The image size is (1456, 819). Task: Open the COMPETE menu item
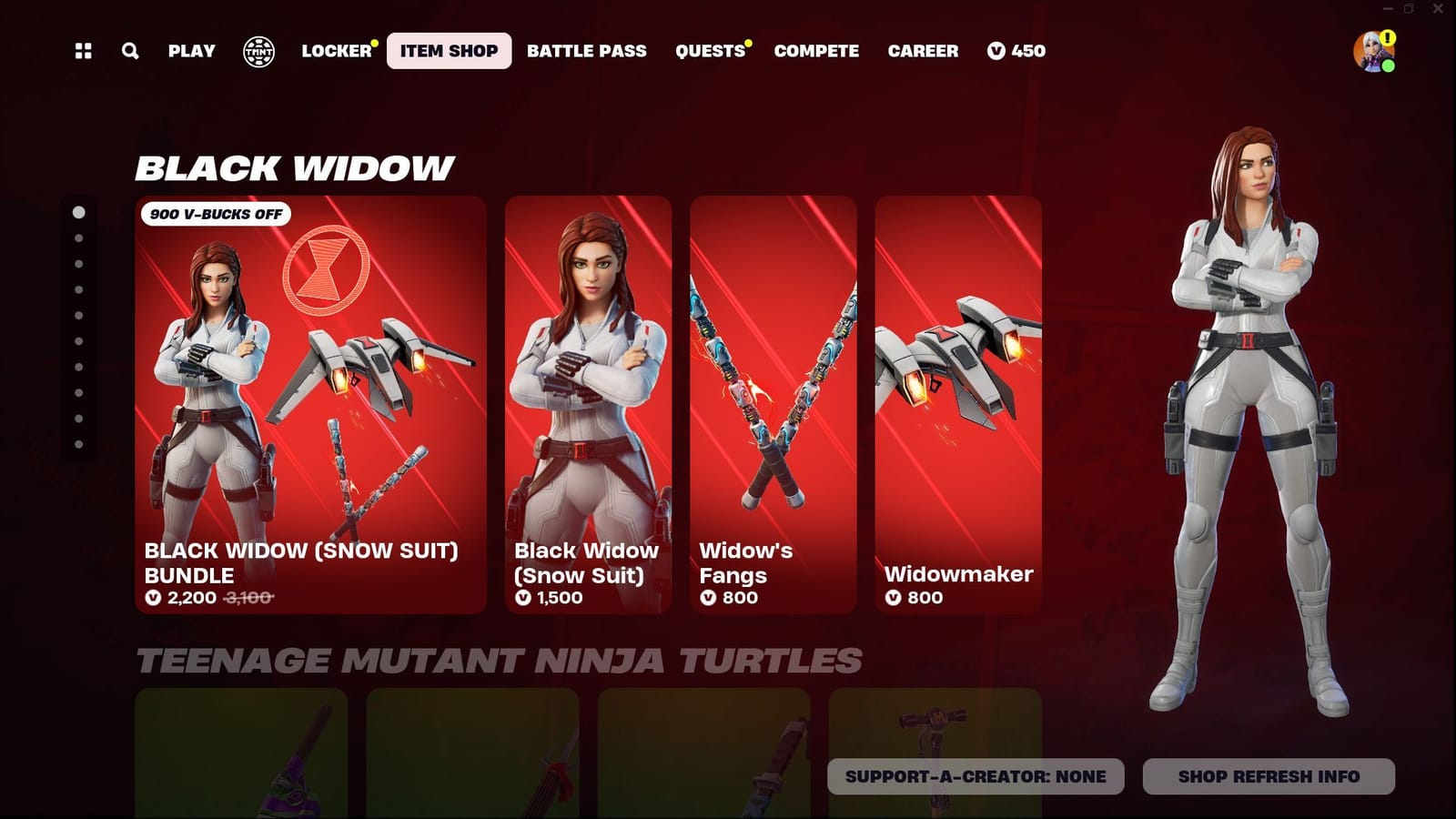pyautogui.click(x=816, y=52)
